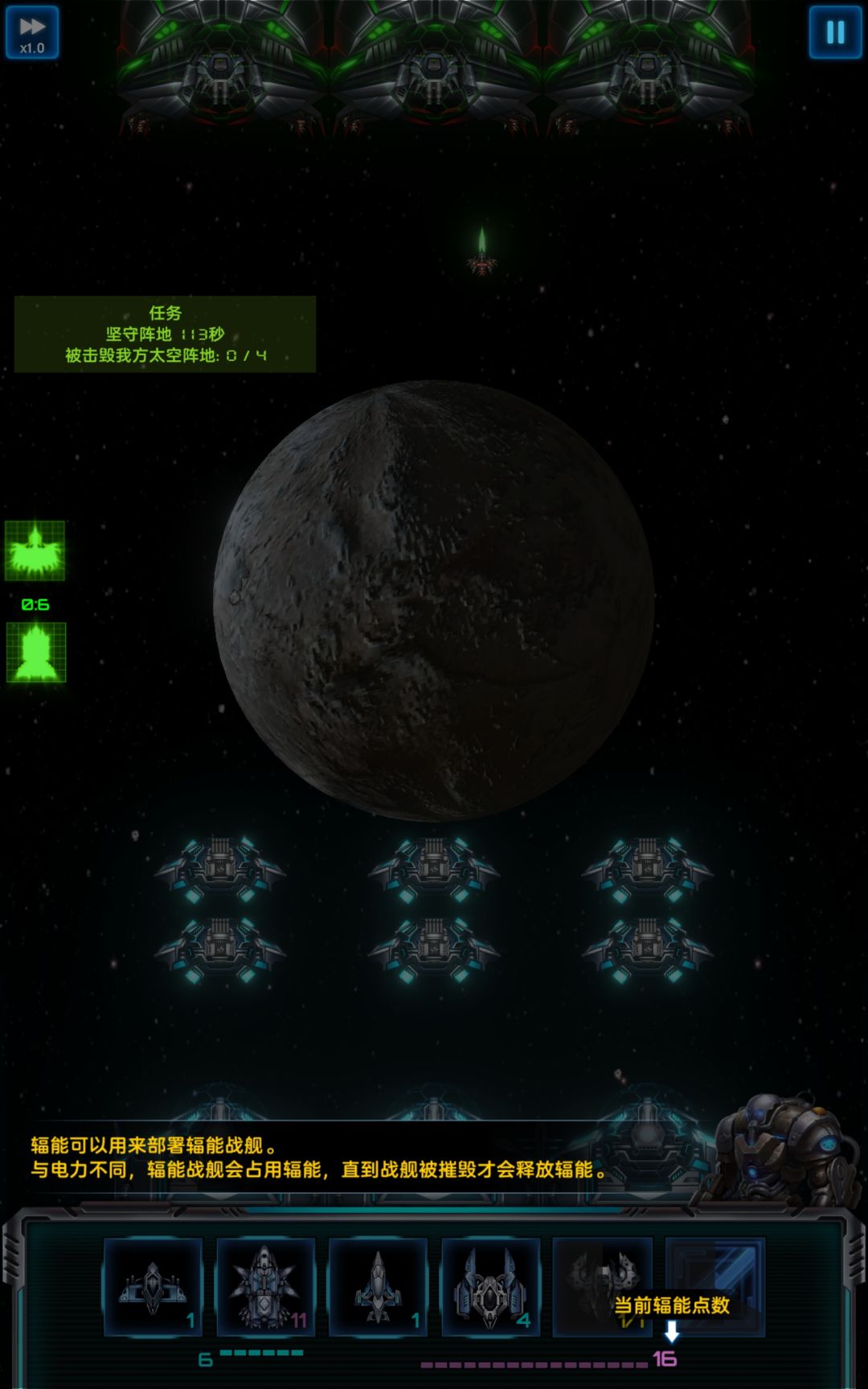Select the twin-pronged ship card costing 4
868x1389 pixels.
pos(490,1286)
